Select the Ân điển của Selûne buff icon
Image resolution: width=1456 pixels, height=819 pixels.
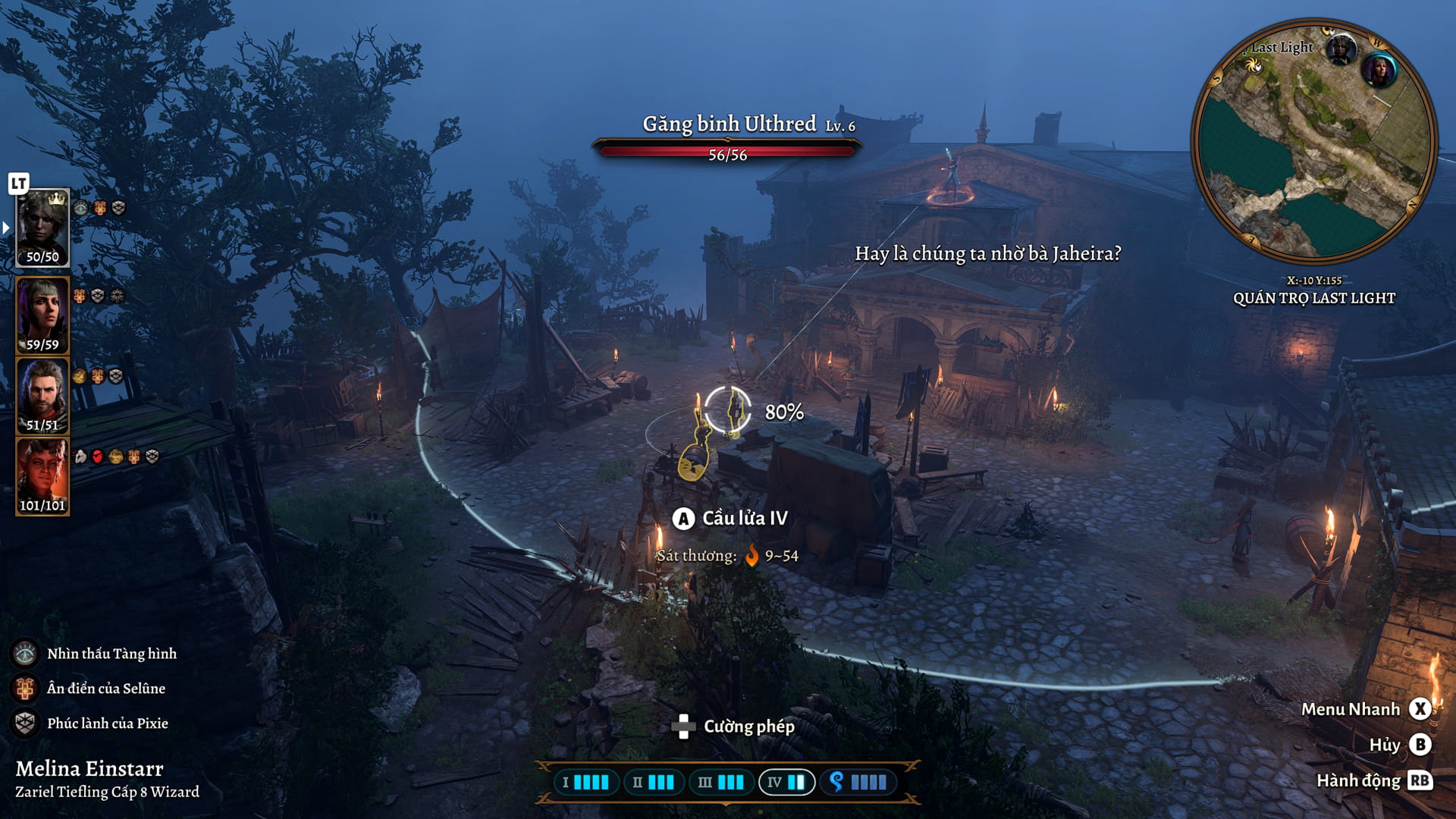pyautogui.click(x=25, y=689)
